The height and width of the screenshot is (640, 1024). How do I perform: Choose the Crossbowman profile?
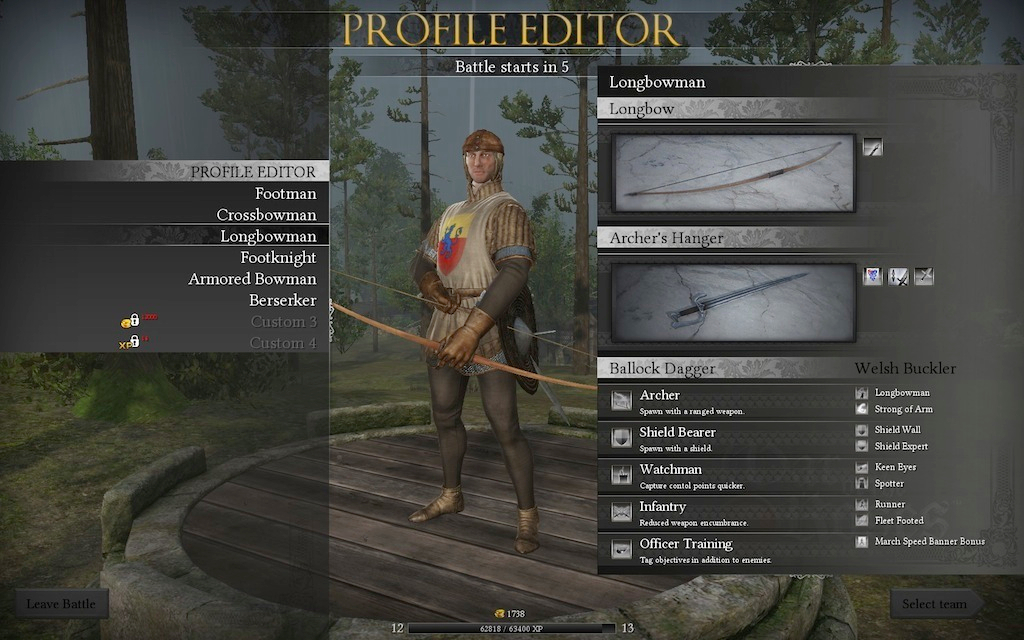tap(266, 215)
